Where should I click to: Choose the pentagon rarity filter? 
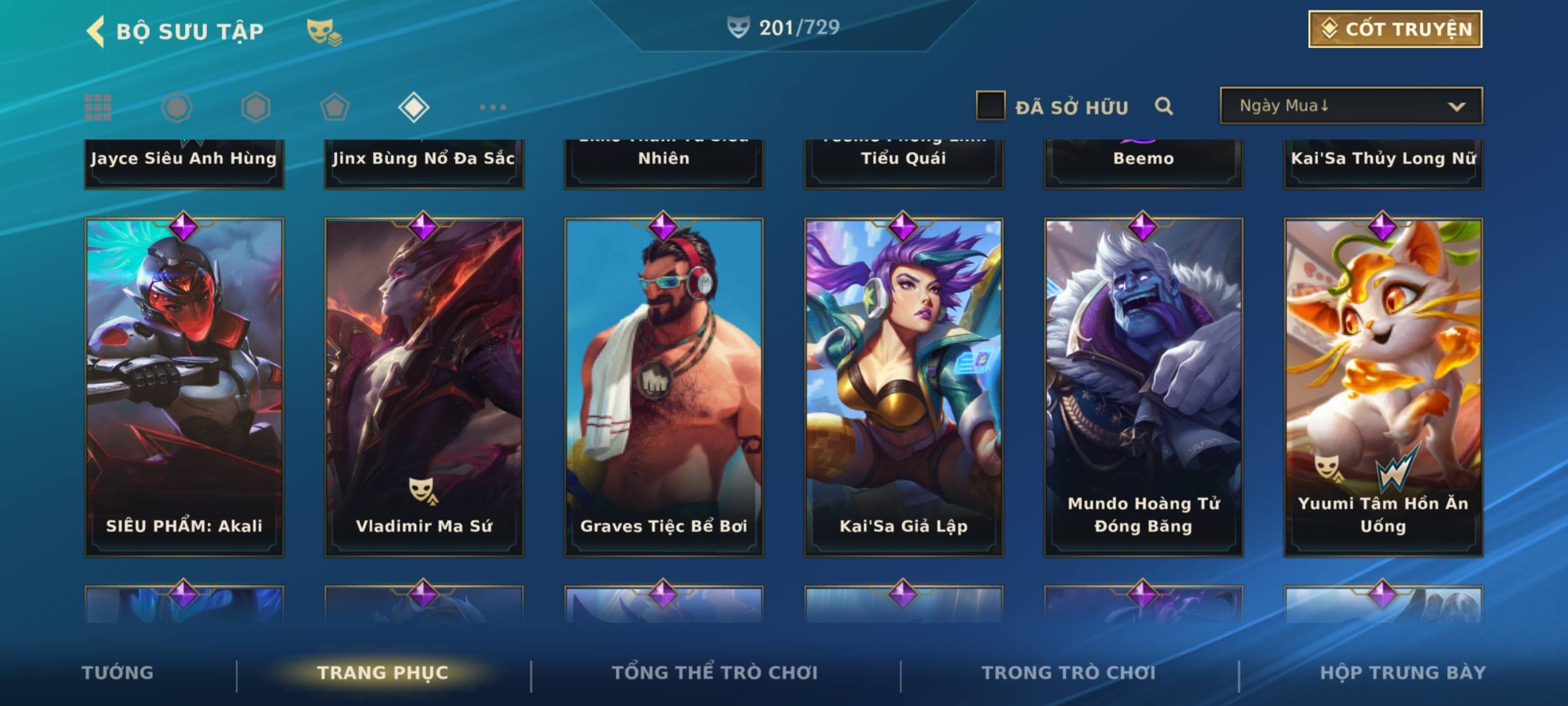point(335,107)
